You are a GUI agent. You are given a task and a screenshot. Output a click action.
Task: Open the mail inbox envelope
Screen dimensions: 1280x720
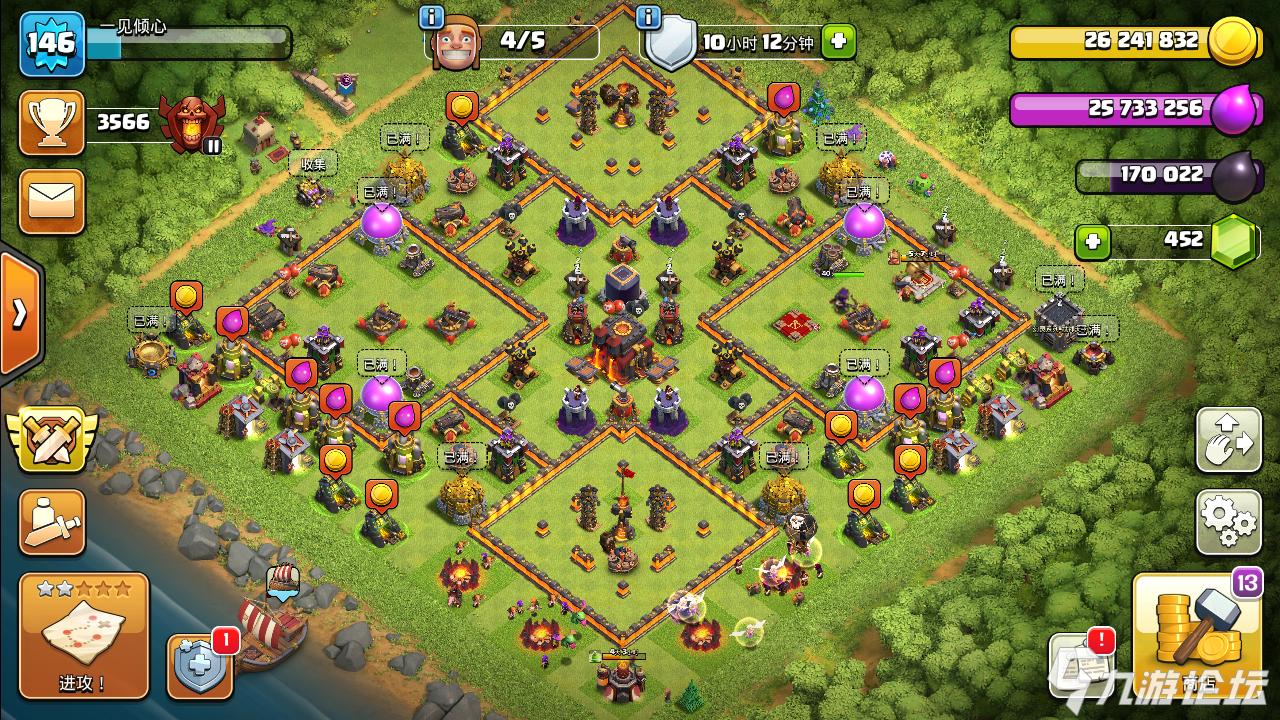(x=51, y=202)
